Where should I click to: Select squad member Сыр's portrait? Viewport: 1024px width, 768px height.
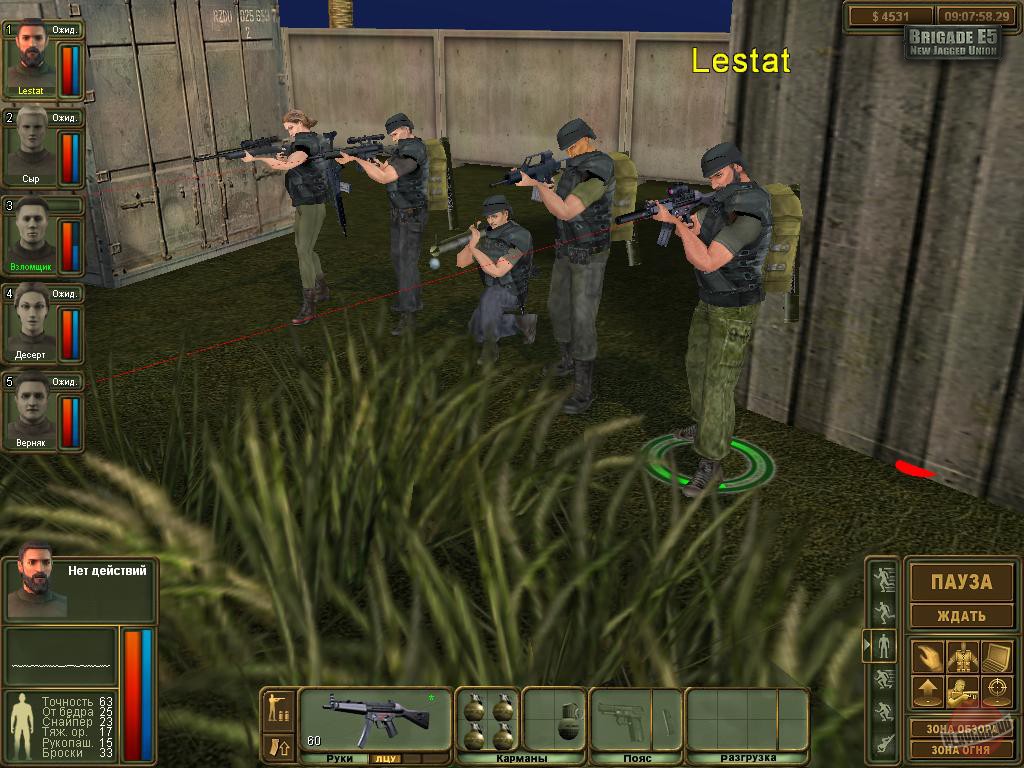tap(31, 146)
